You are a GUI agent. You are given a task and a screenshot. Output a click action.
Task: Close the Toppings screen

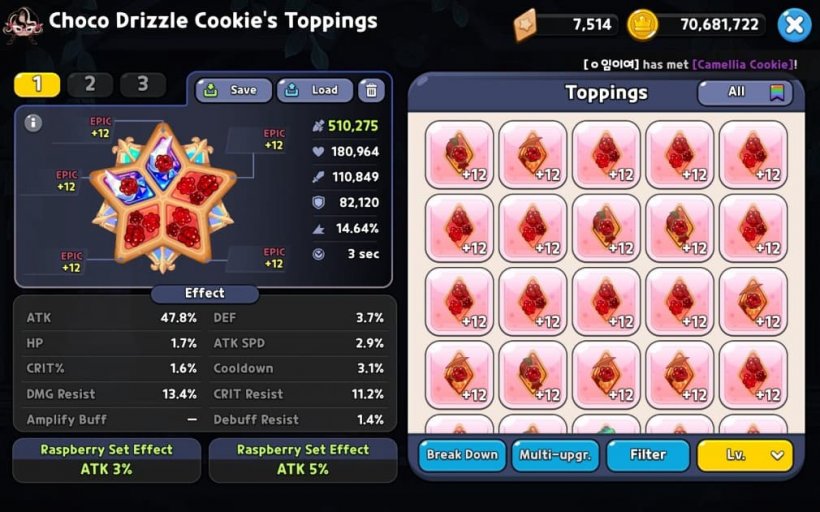(x=793, y=25)
